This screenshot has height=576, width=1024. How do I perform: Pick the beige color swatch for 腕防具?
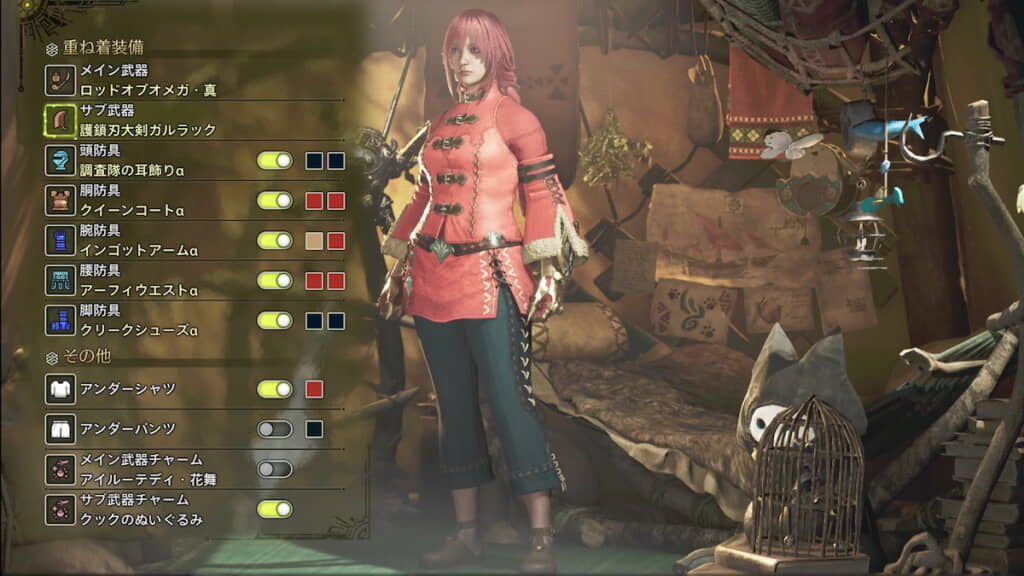(x=314, y=240)
